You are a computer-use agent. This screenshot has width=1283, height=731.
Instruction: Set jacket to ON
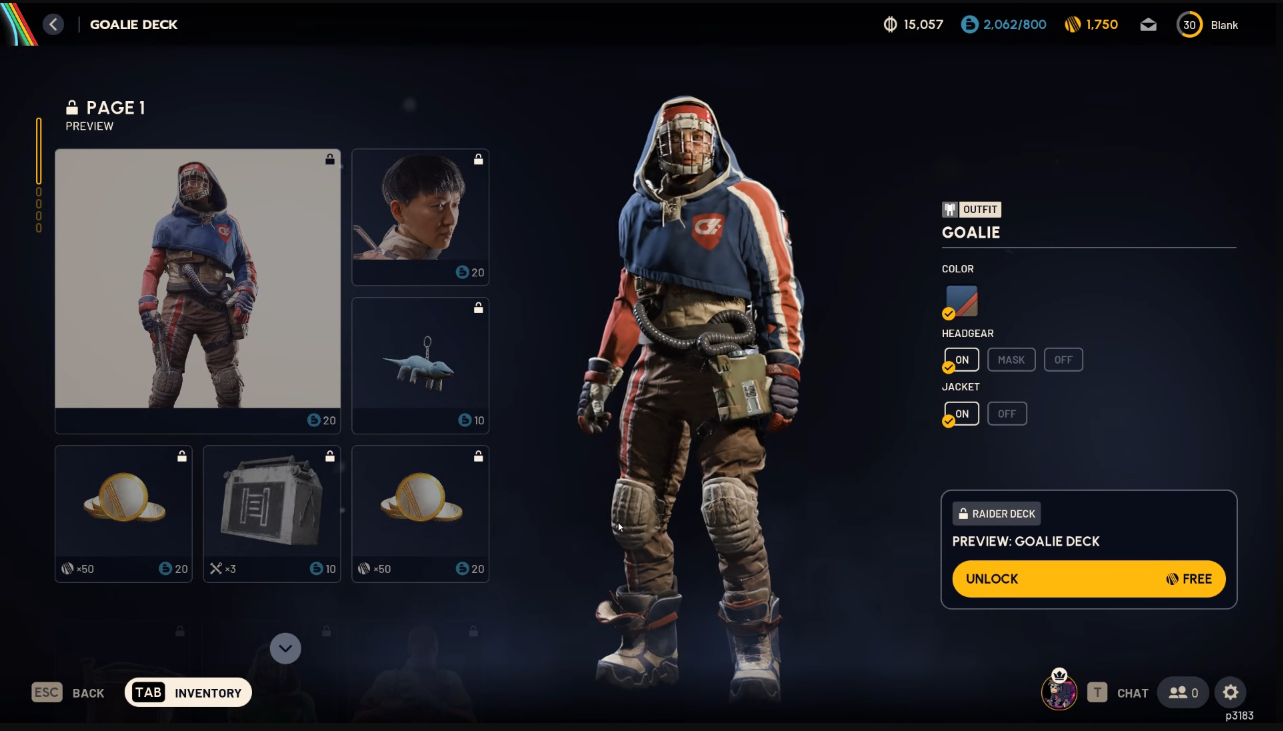click(x=962, y=414)
